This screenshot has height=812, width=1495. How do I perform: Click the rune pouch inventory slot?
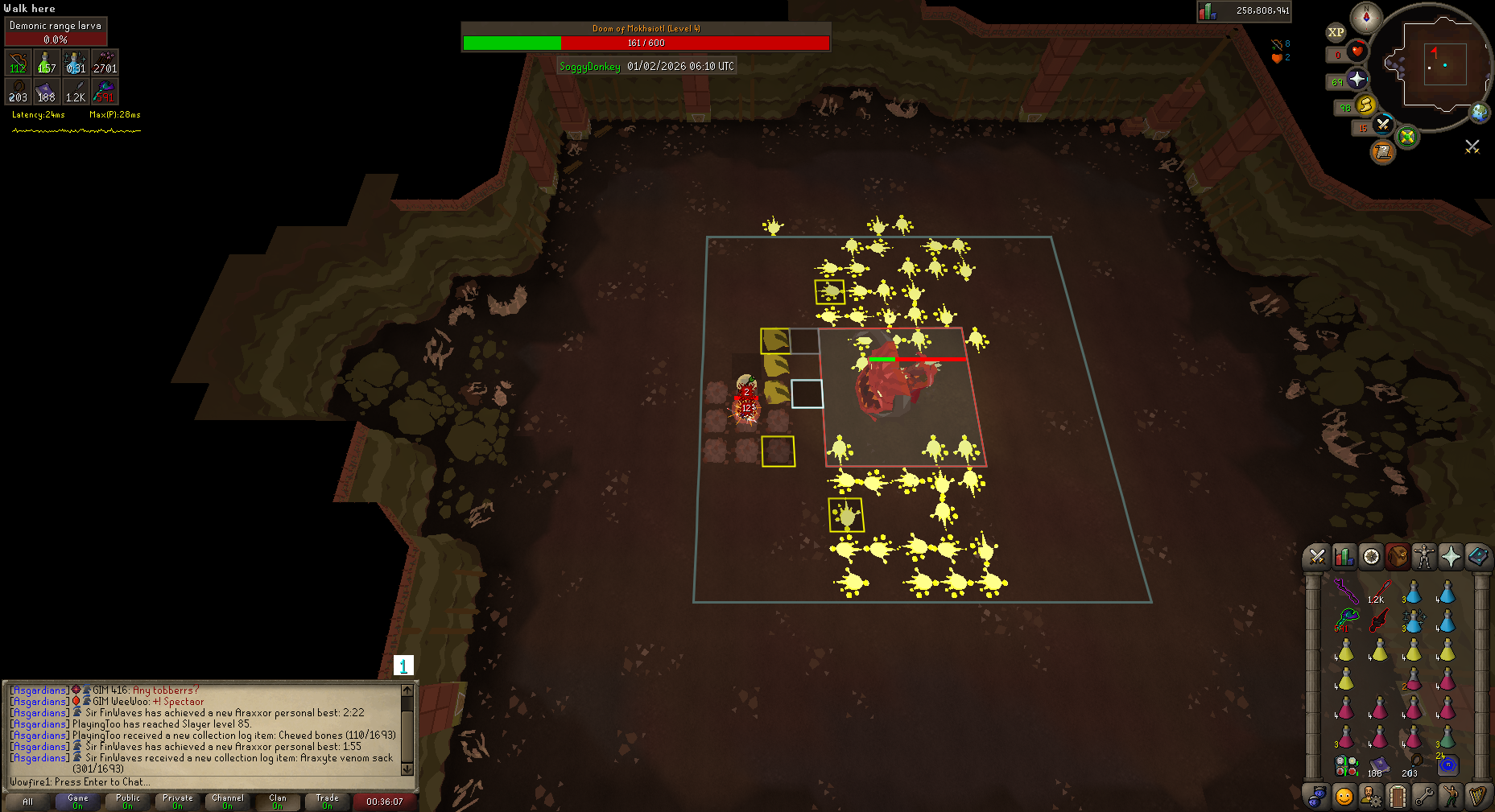point(1346,765)
